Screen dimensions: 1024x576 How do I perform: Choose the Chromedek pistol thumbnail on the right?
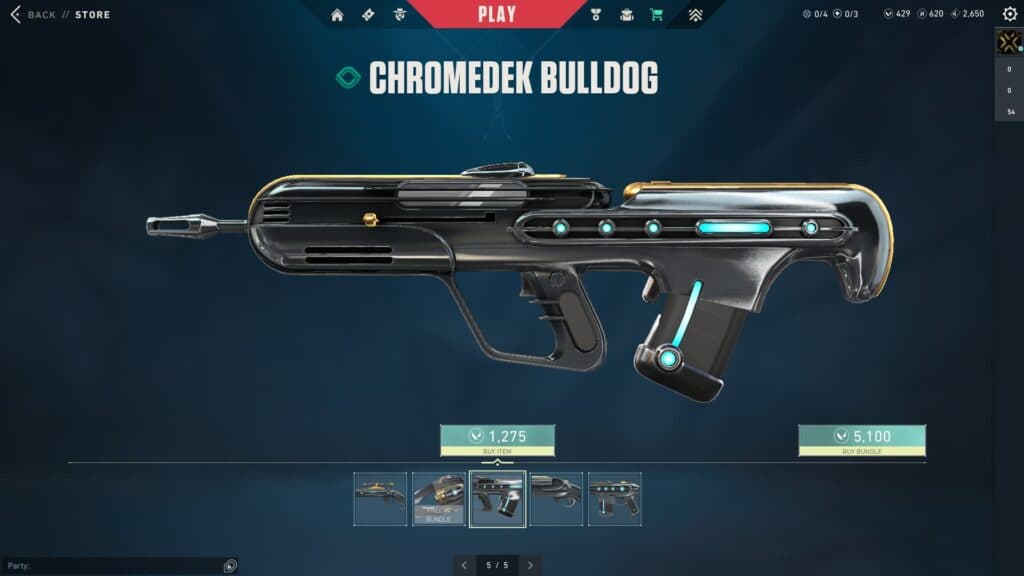(614, 499)
